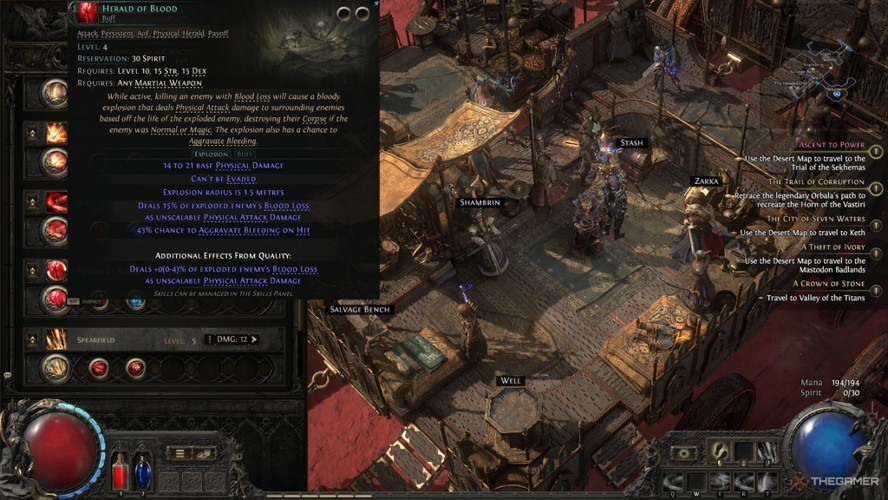This screenshot has width=888, height=500.
Task: Click the Stash label
Action: pyautogui.click(x=631, y=143)
